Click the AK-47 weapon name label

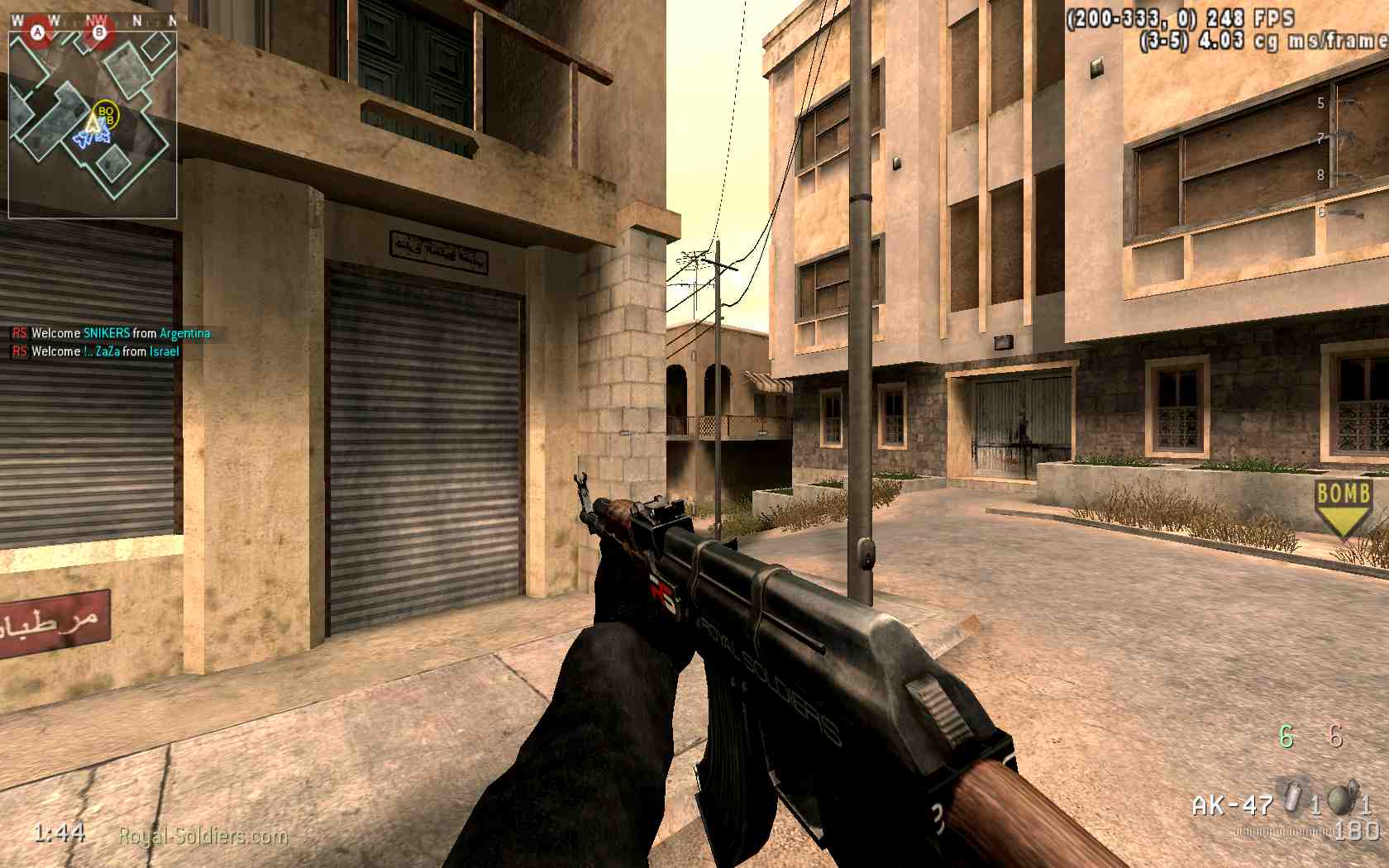(x=1234, y=804)
